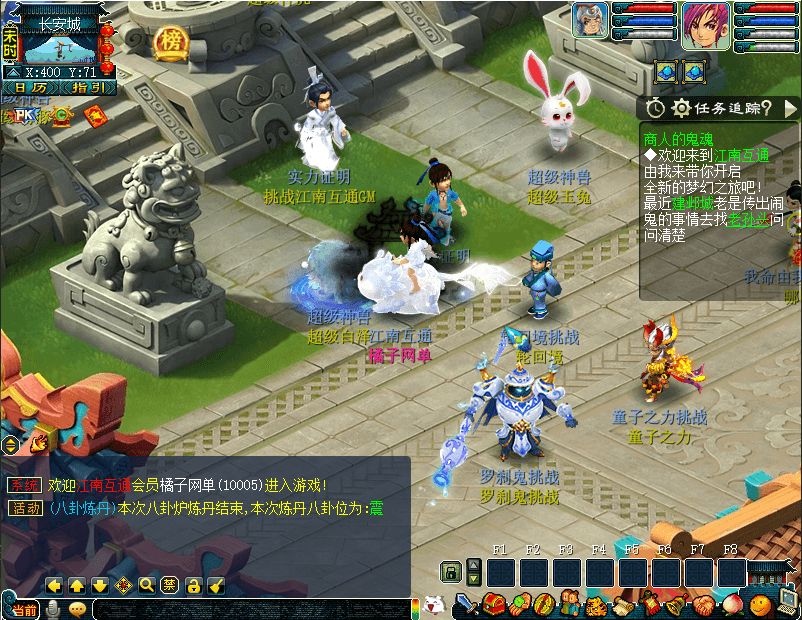The width and height of the screenshot is (802, 620).
Task: Toggle the microphone voice chat icon
Action: point(53,609)
